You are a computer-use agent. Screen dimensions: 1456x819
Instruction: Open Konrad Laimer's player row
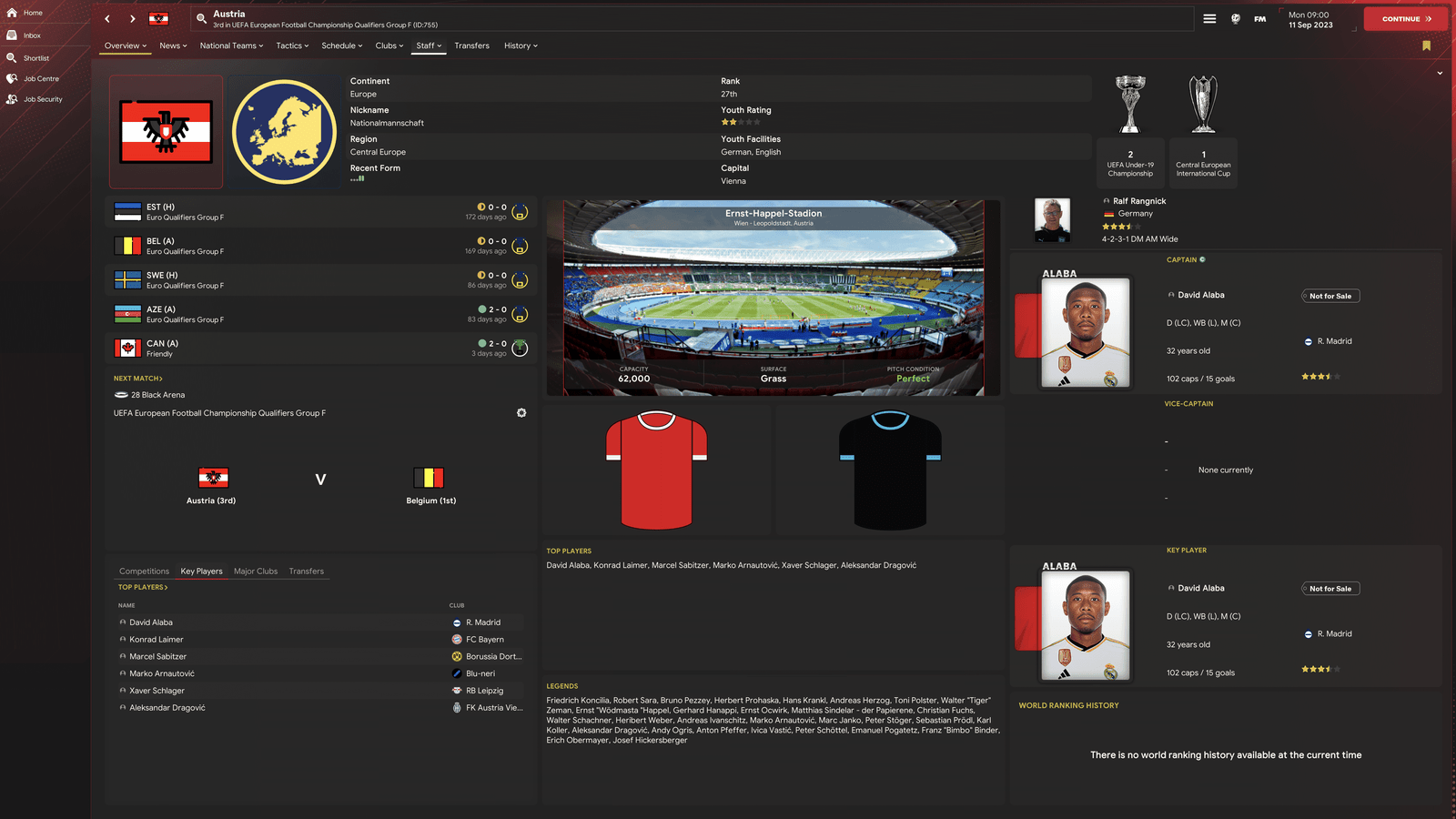pos(157,640)
